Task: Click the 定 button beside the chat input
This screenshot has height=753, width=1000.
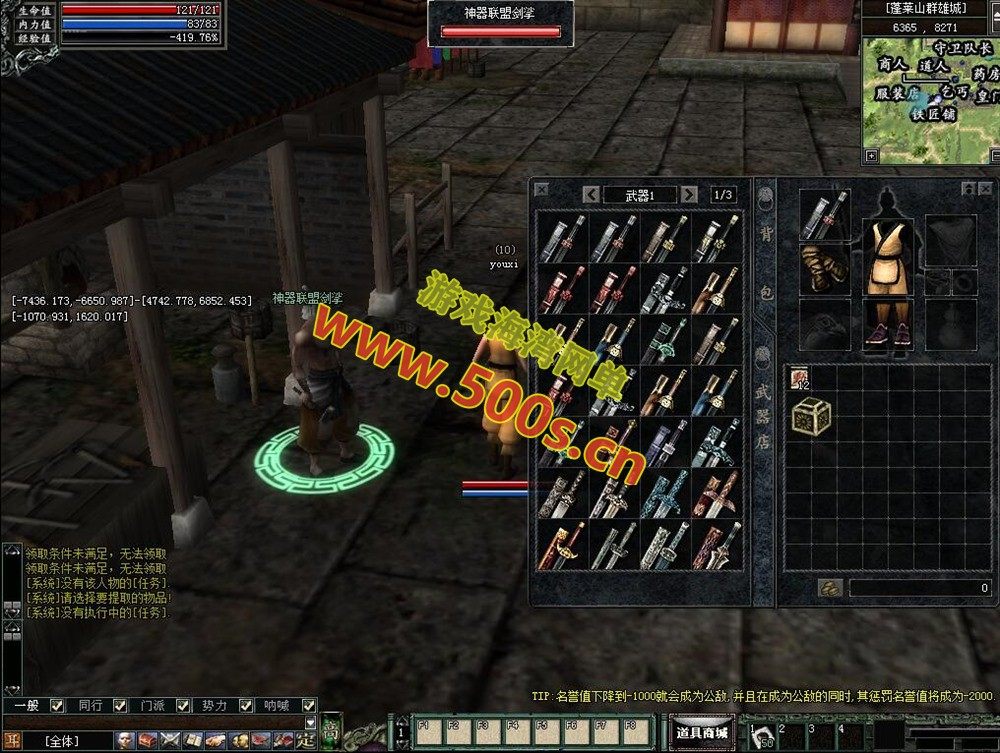Action: coord(307,741)
